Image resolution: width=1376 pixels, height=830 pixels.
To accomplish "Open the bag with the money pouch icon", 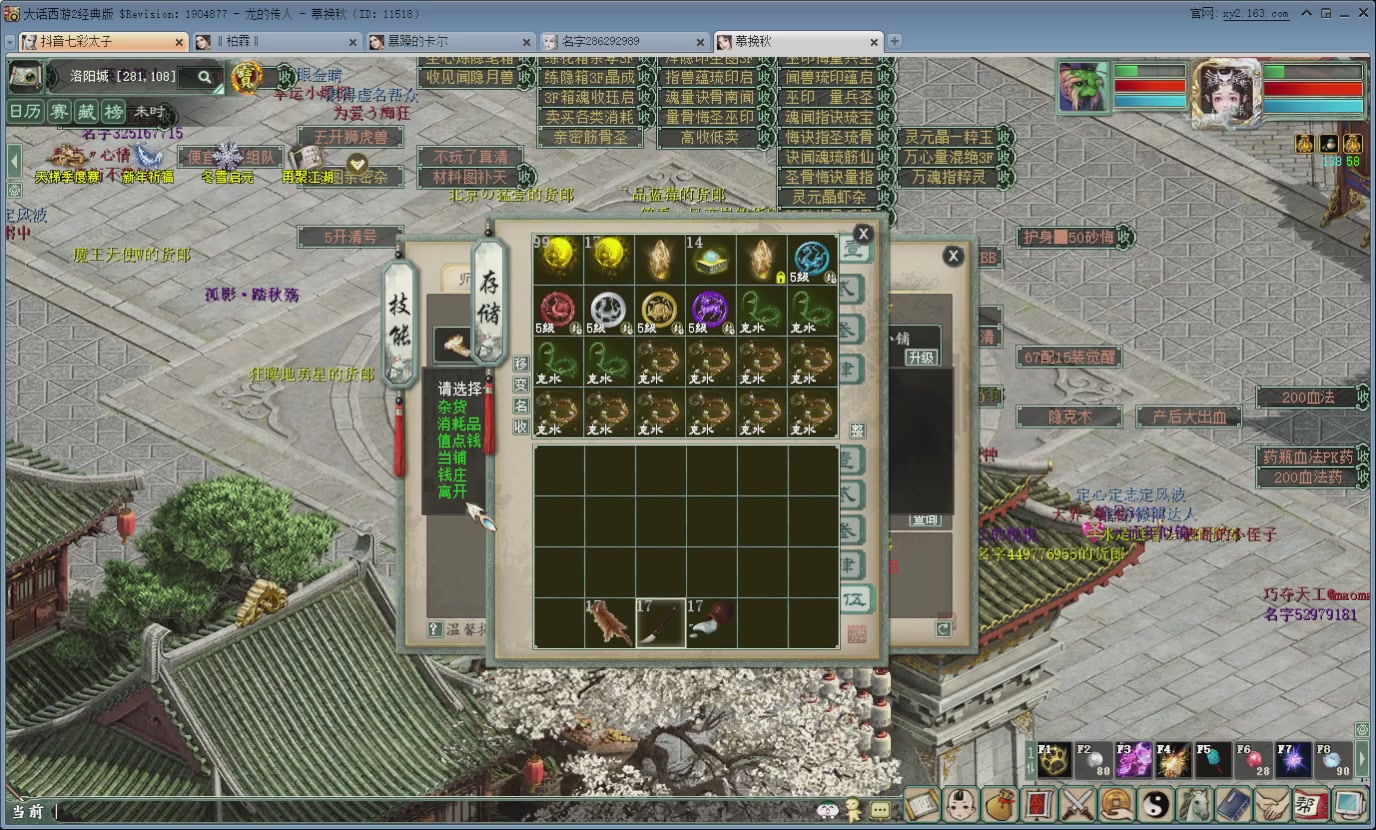I will tap(999, 803).
